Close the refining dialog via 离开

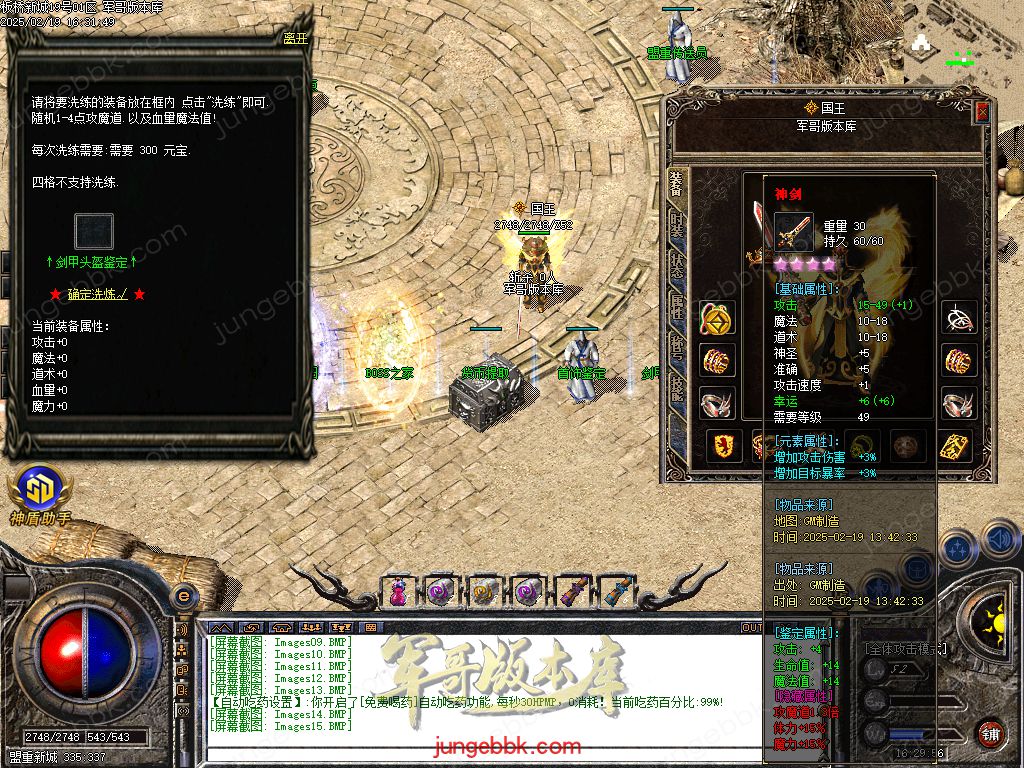click(x=295, y=39)
